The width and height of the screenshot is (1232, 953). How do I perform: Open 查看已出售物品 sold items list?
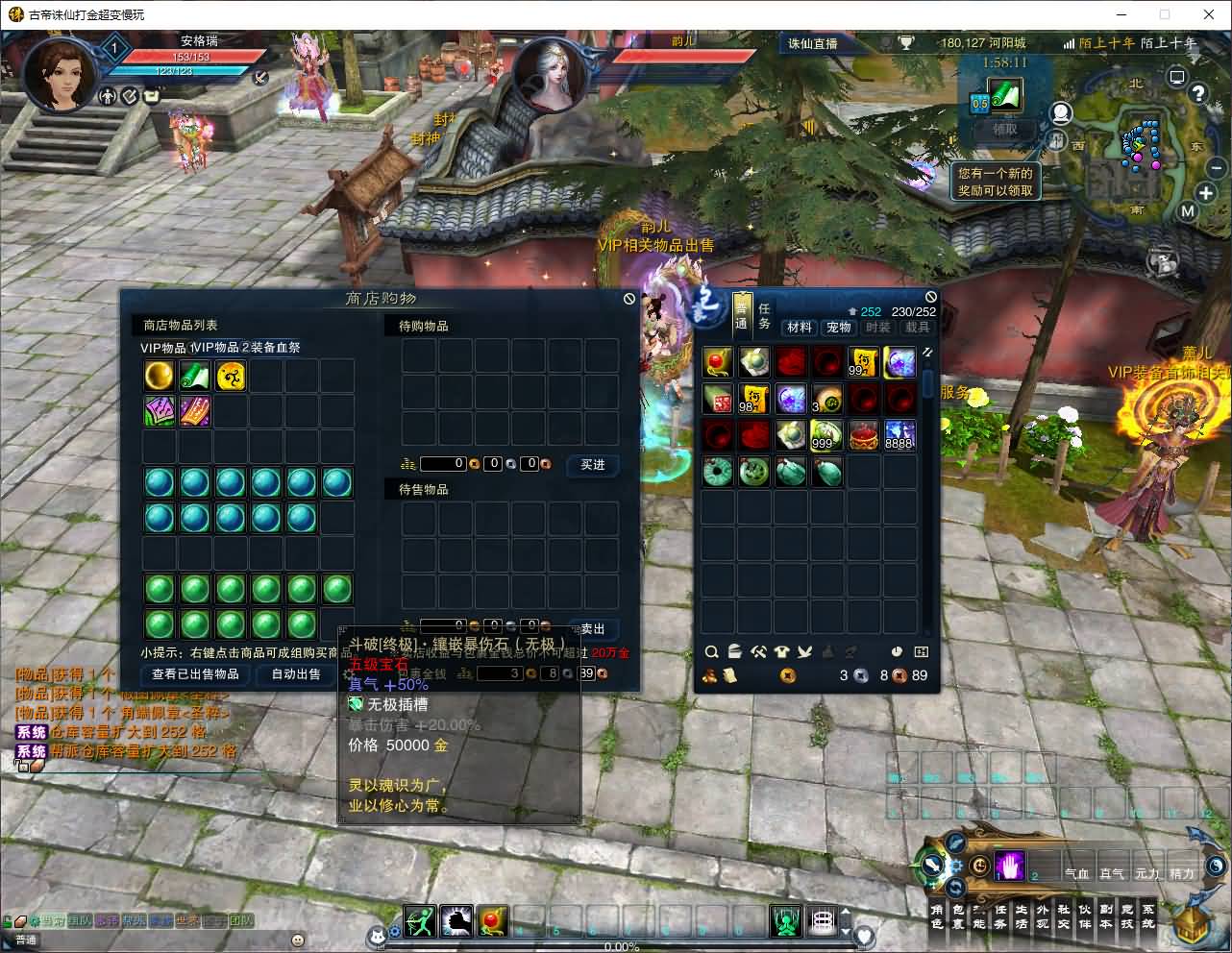(195, 674)
